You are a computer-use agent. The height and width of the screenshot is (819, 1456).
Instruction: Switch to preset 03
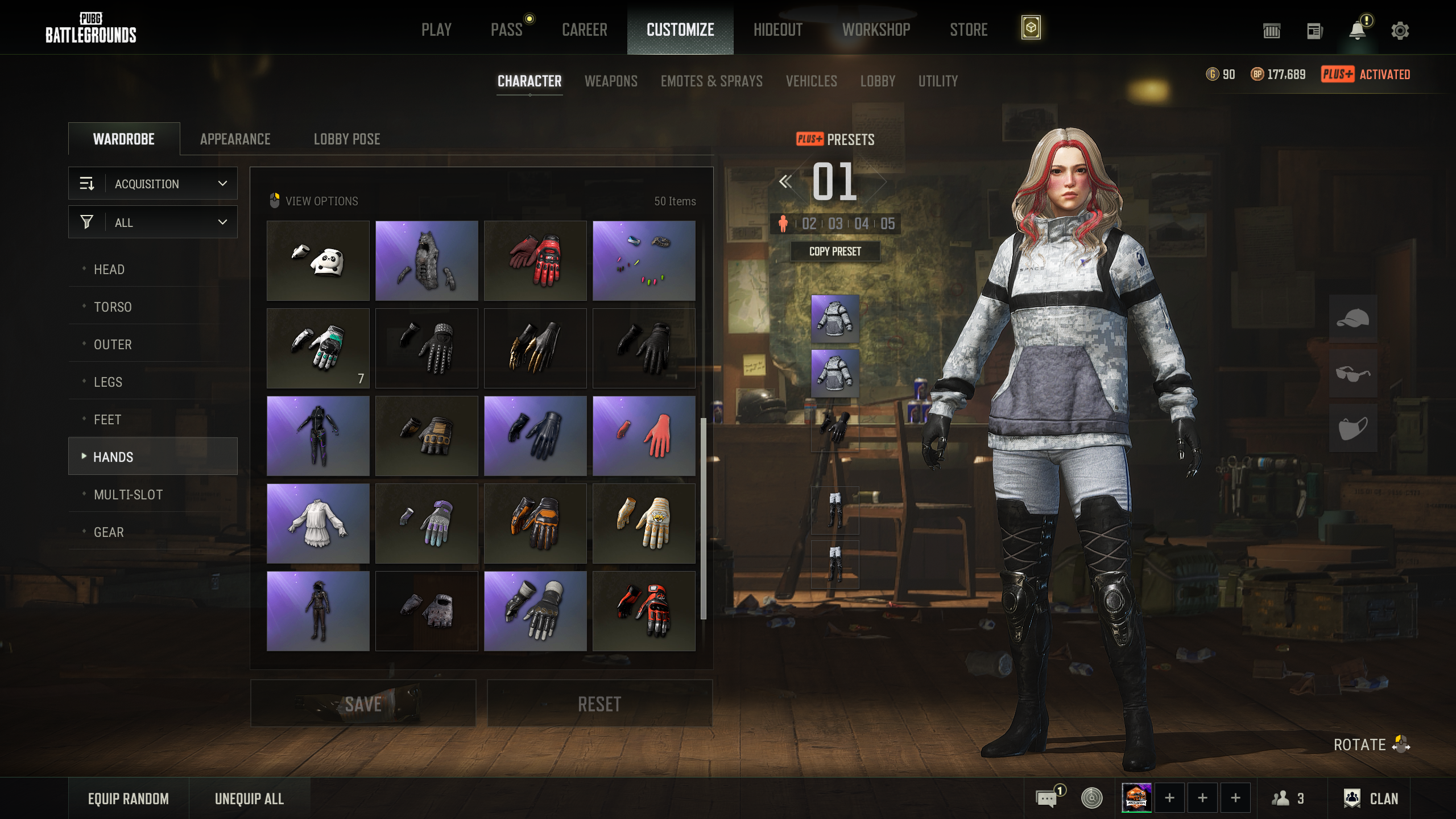pyautogui.click(x=835, y=224)
